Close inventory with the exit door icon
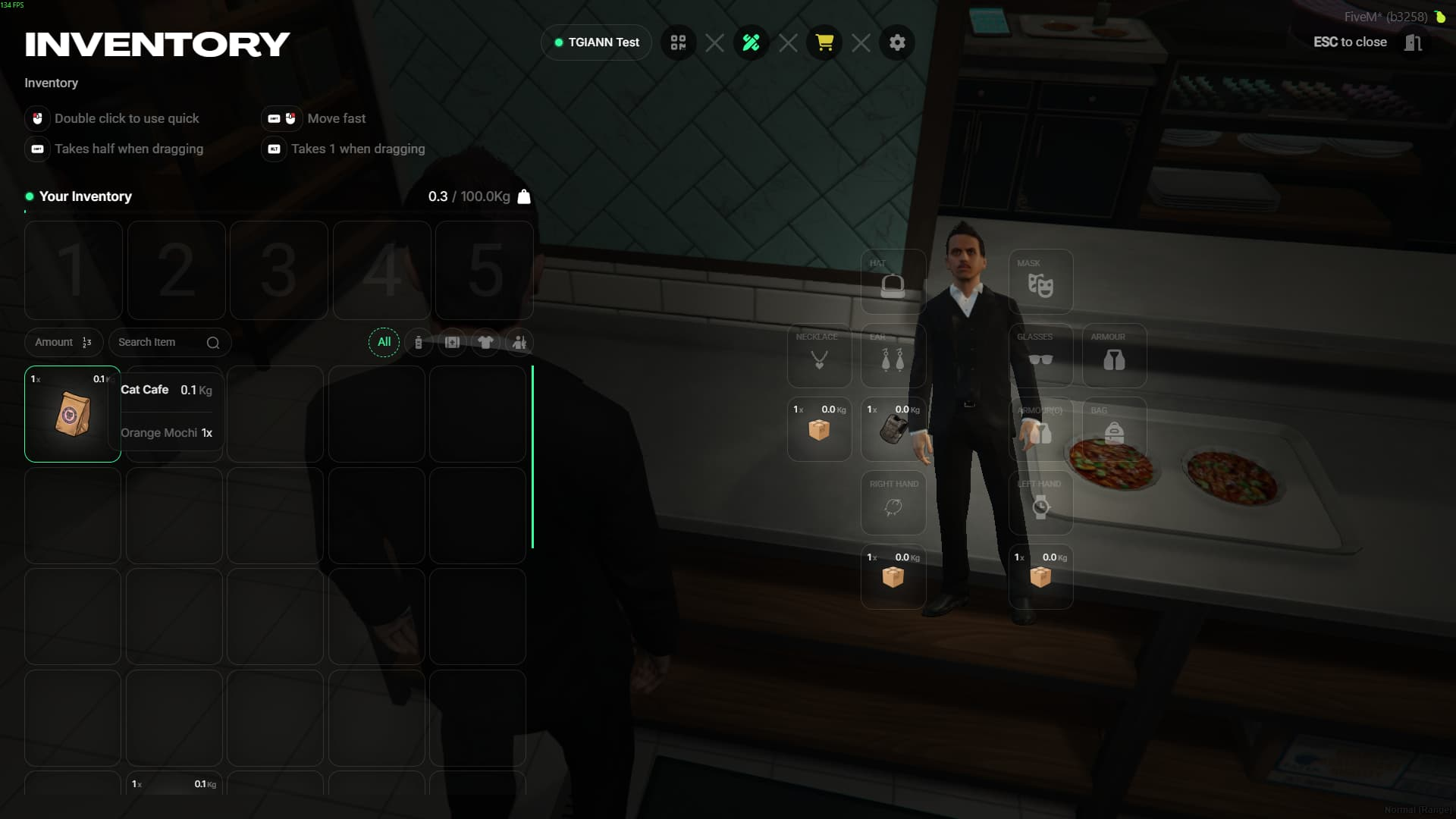This screenshot has height=819, width=1456. (1413, 42)
